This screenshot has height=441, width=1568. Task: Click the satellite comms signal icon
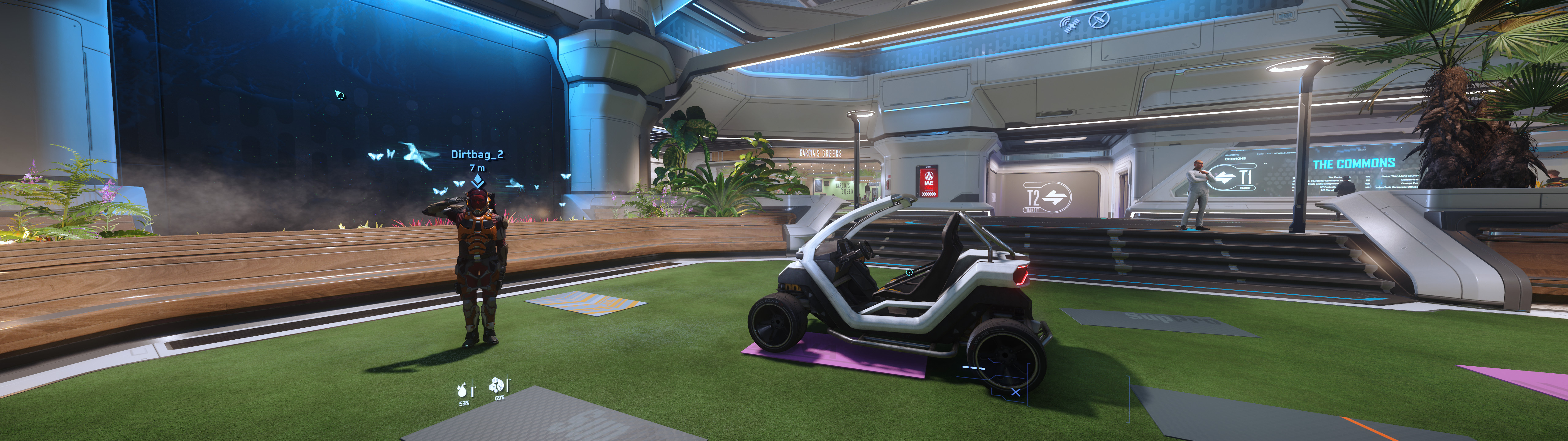(x=1069, y=24)
